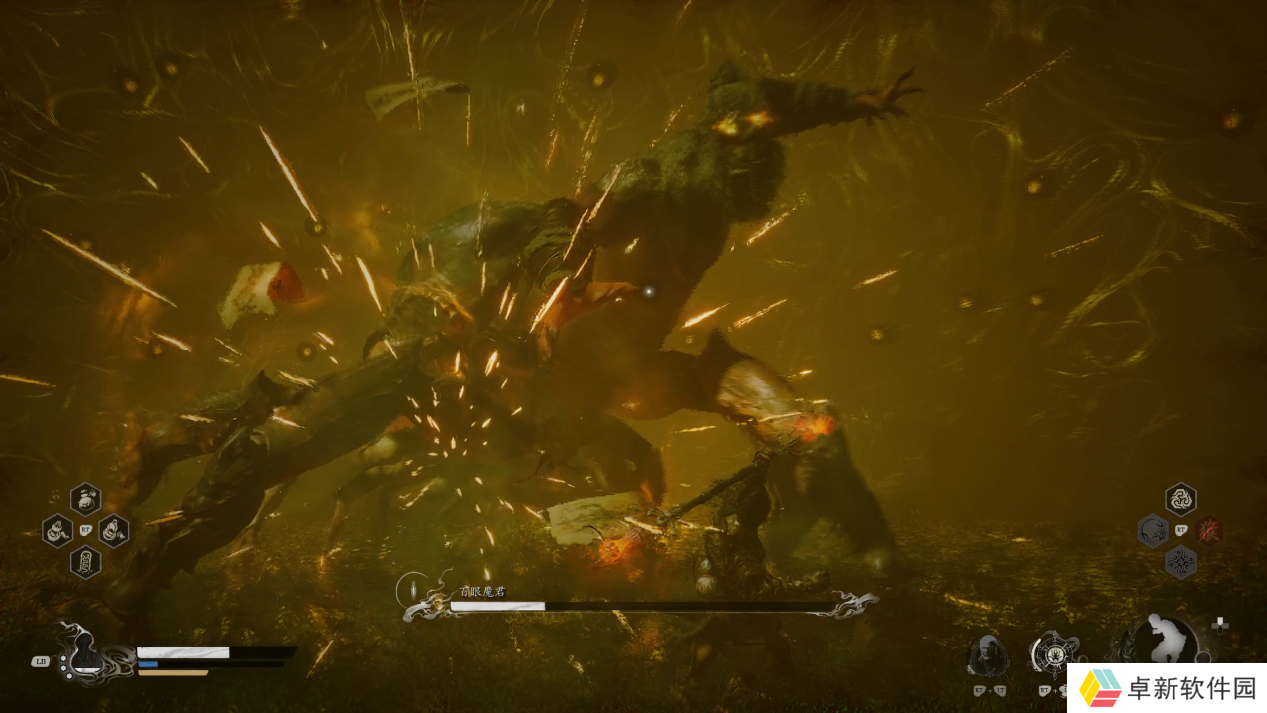1267x713 pixels.
Task: Select the top hexagon pouch item slot
Action: (85, 497)
